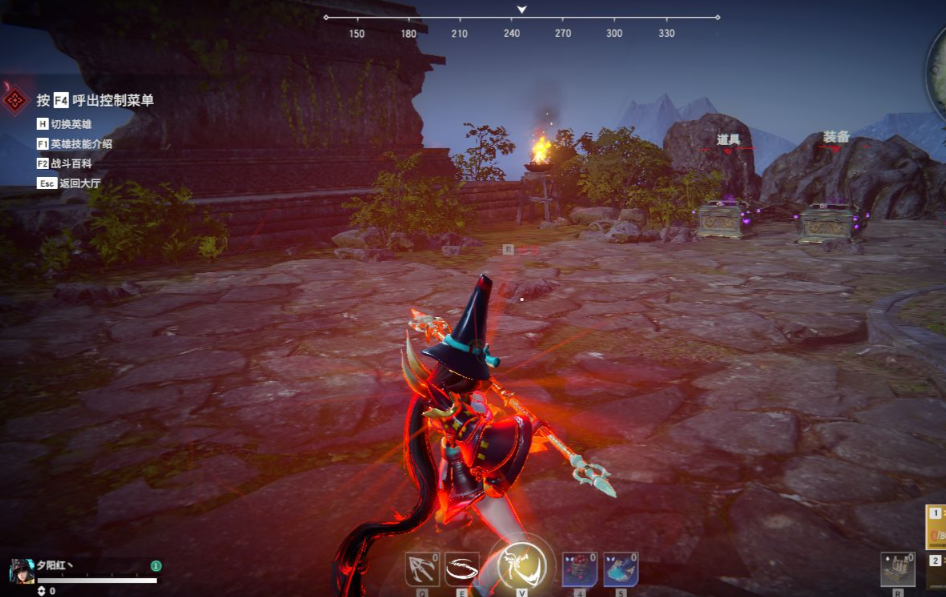
Task: Open the minimap in the corner
Action: coord(938,65)
